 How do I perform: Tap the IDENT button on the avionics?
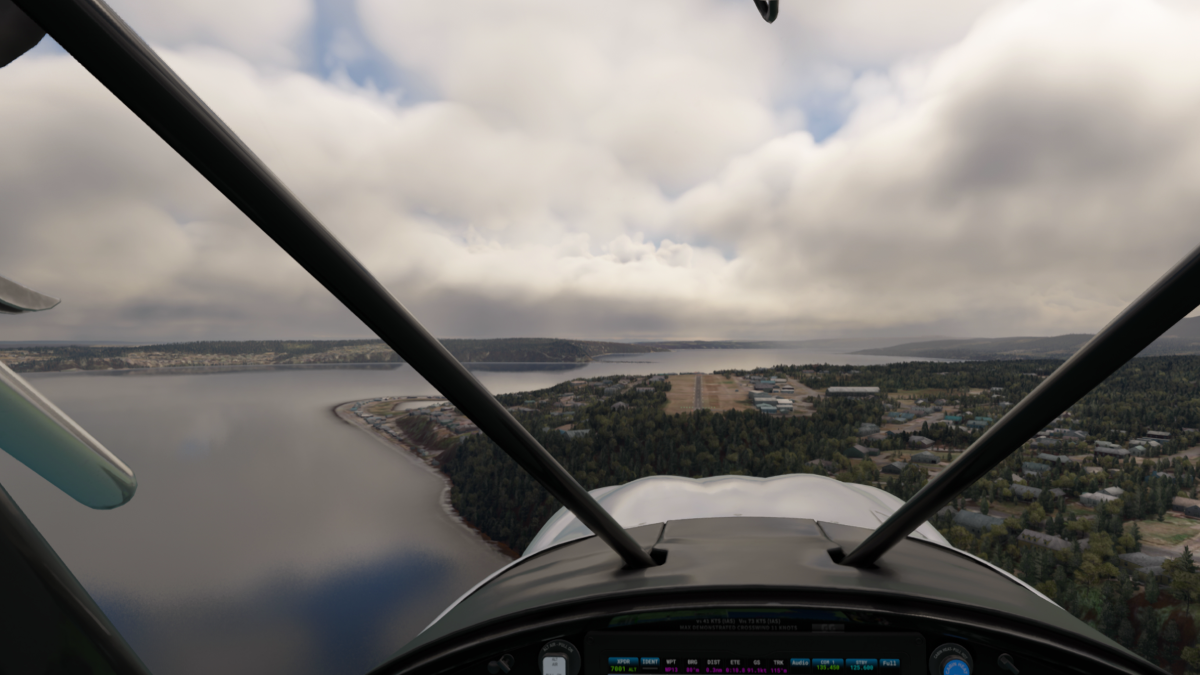tap(650, 662)
